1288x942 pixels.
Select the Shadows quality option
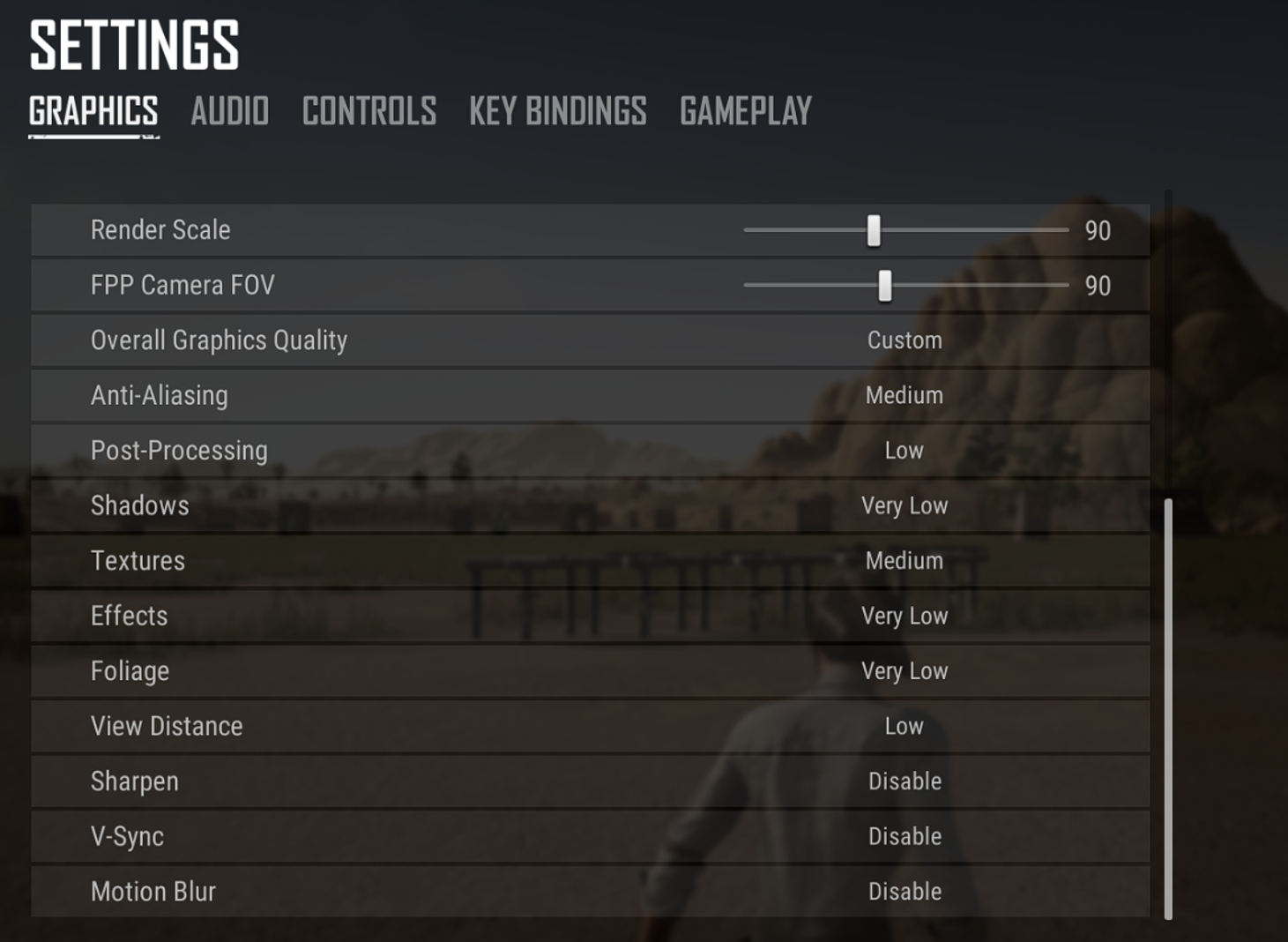coord(905,505)
